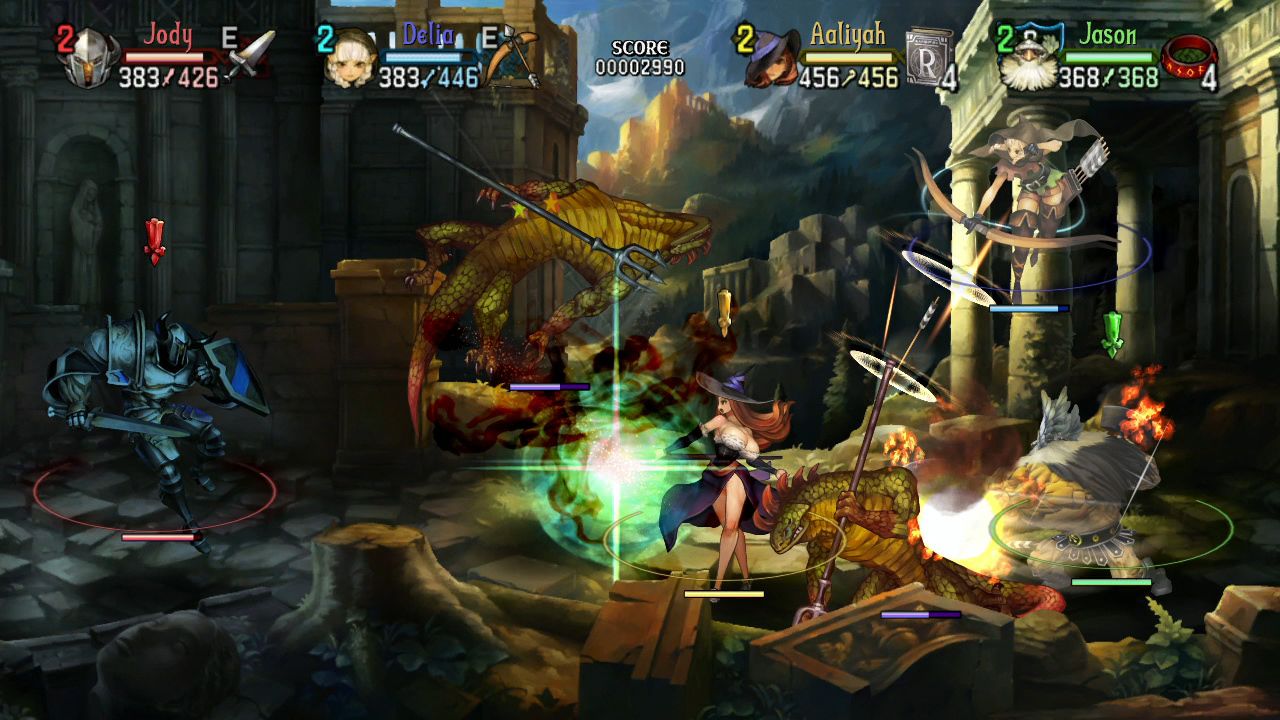
Task: Select Jody's equipped sword icon
Action: tap(253, 55)
